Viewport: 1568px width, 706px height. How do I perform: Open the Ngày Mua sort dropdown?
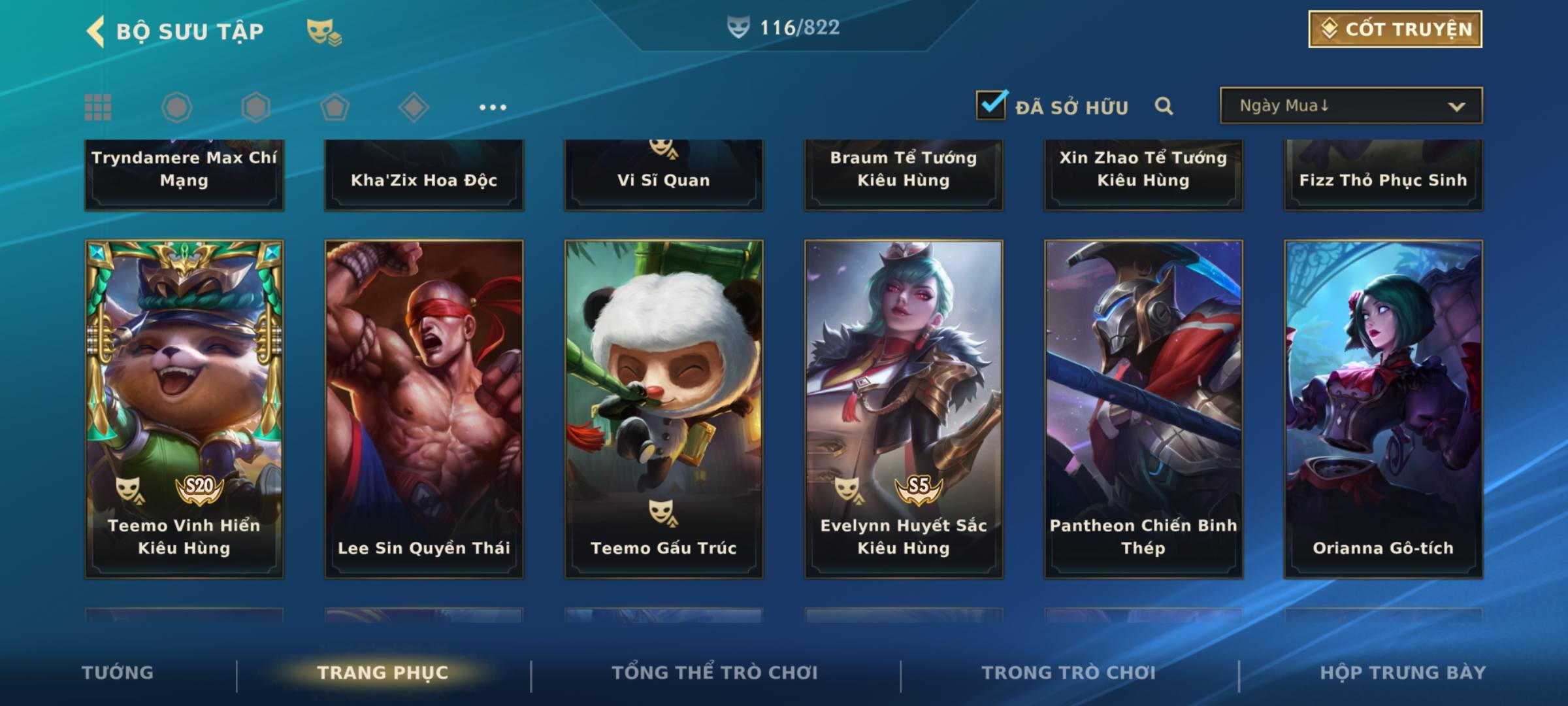point(1350,106)
